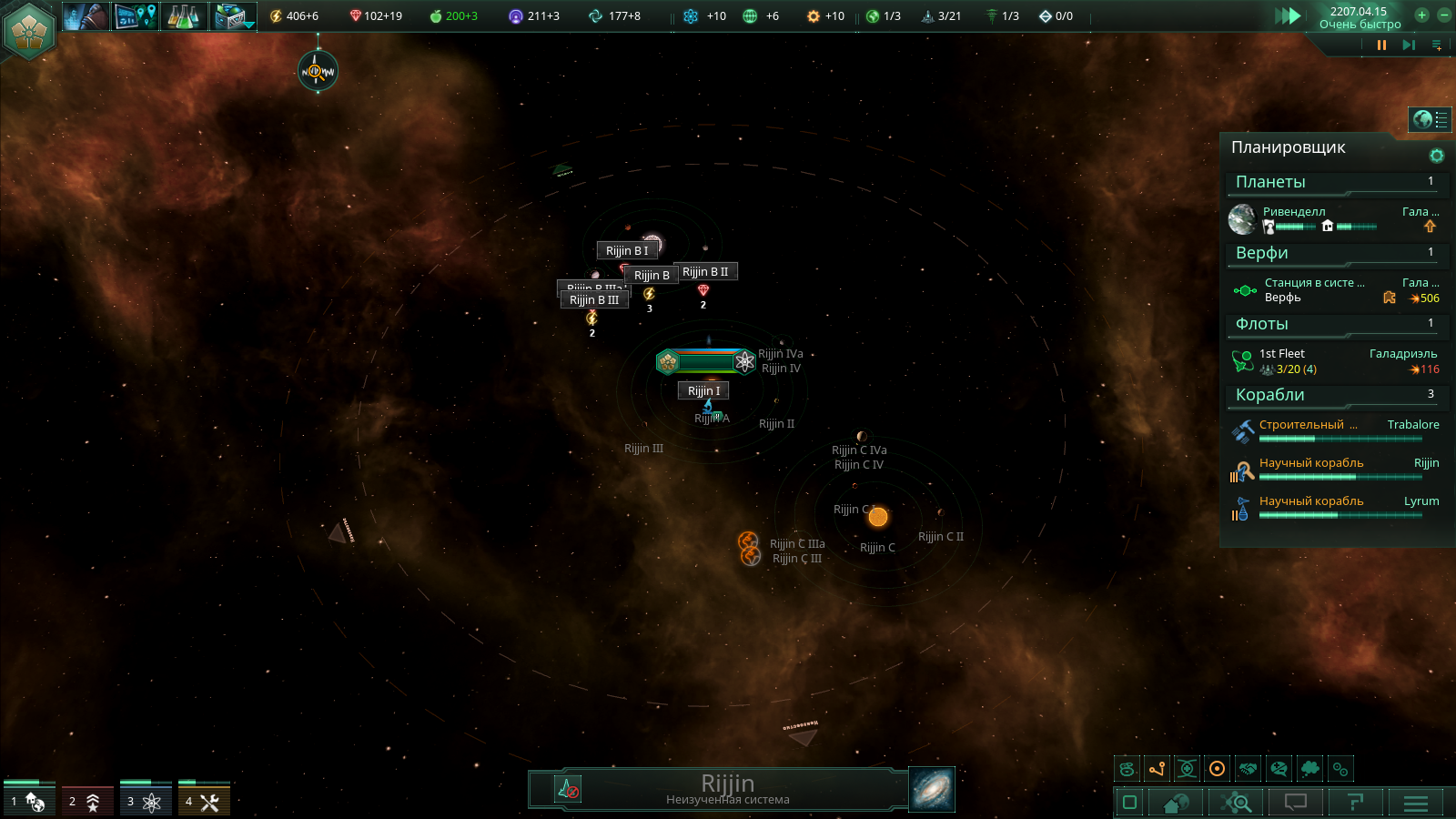Open the galaxy map thumbnail

(x=932, y=789)
